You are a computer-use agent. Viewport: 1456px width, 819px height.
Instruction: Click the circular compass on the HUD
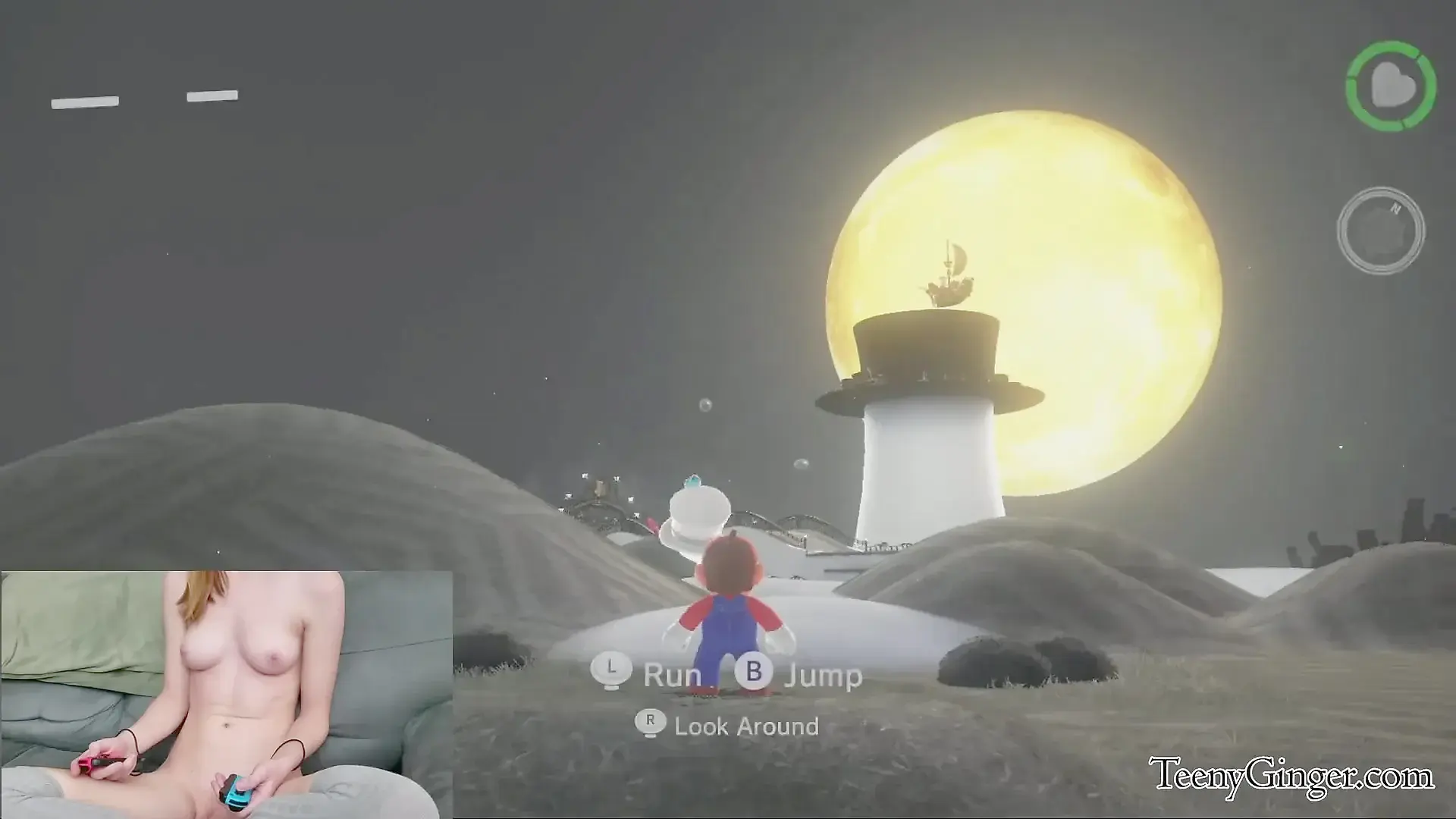coord(1380,231)
